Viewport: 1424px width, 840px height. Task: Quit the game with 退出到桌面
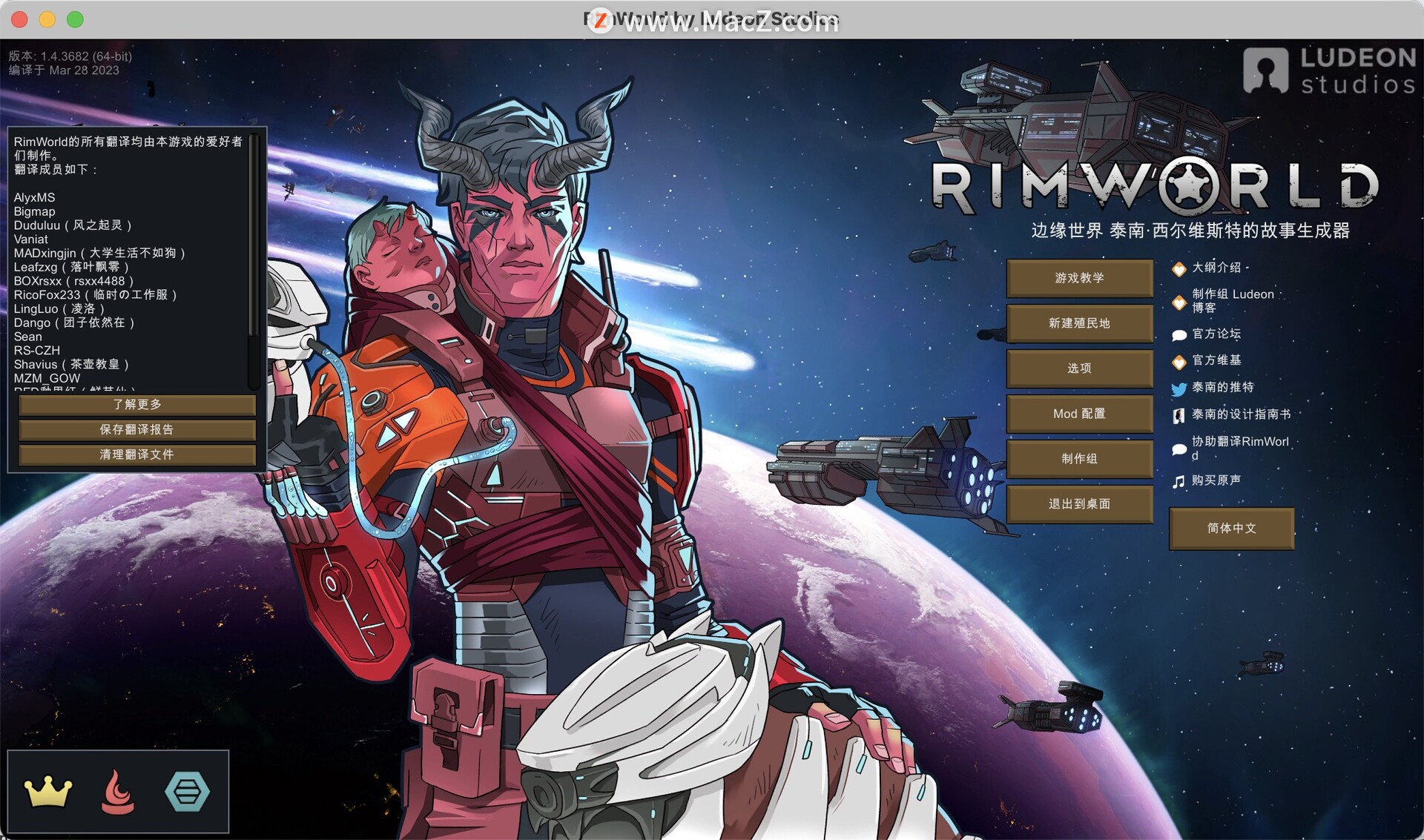1080,504
